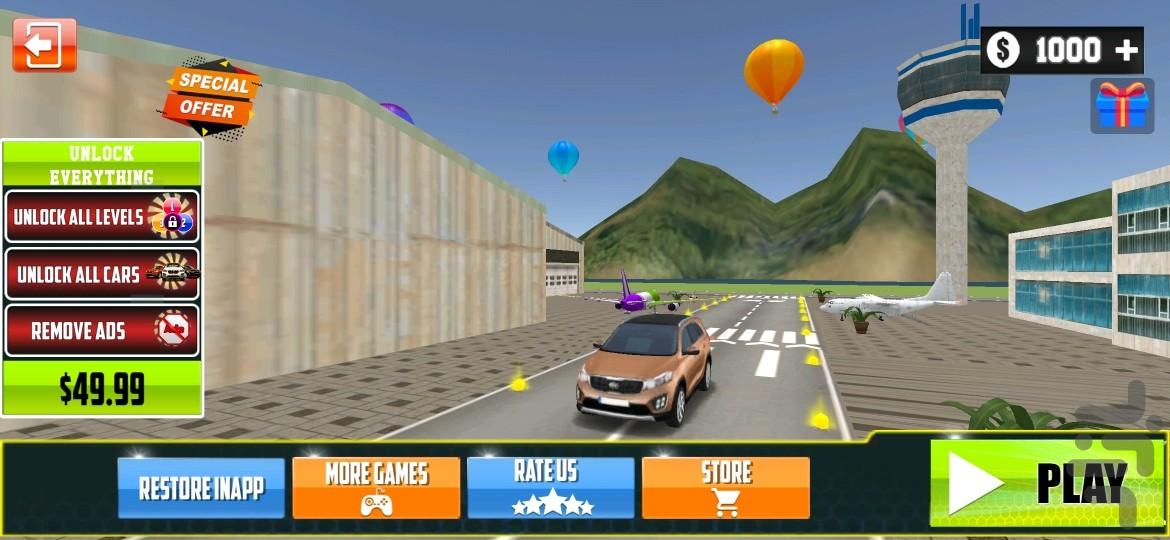Open the Special Offer badge
Image resolution: width=1170 pixels, height=540 pixels.
click(211, 95)
